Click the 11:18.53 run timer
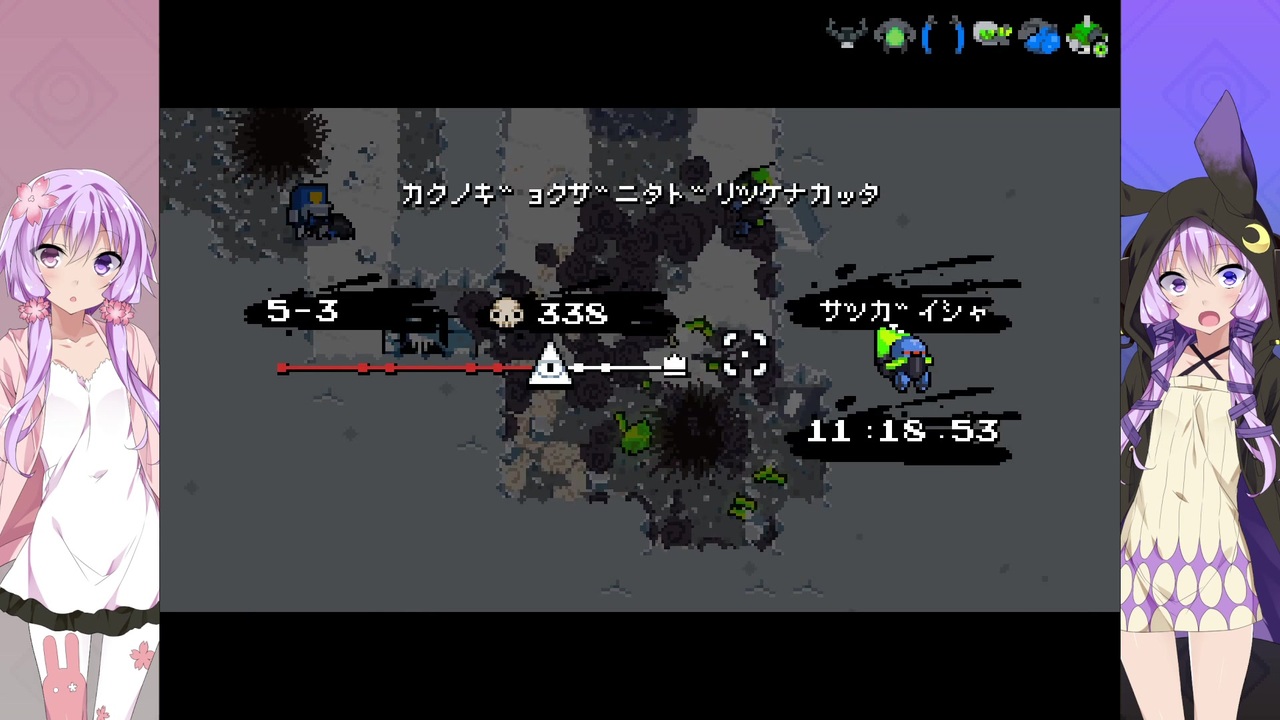This screenshot has width=1280, height=720. pyautogui.click(x=901, y=431)
